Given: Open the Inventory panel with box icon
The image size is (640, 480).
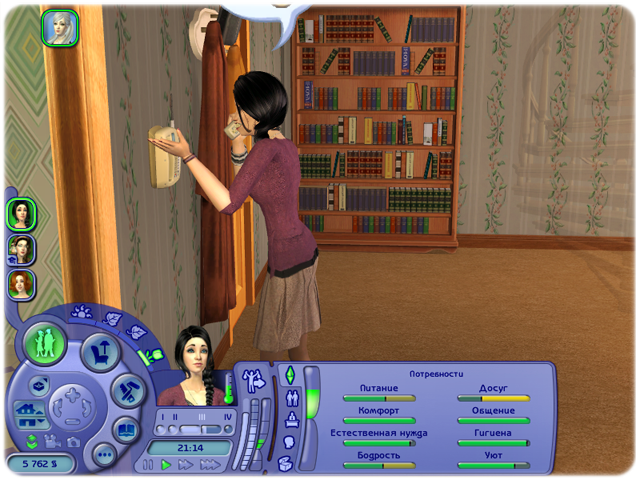Looking at the screenshot, I should pyautogui.click(x=288, y=462).
